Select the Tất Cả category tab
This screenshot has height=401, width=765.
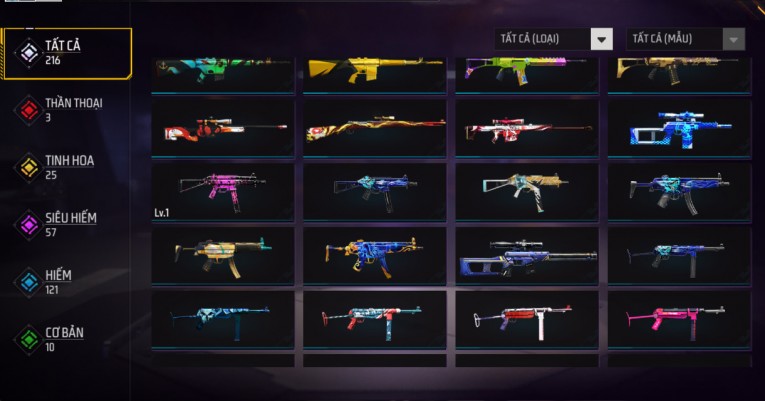point(66,53)
